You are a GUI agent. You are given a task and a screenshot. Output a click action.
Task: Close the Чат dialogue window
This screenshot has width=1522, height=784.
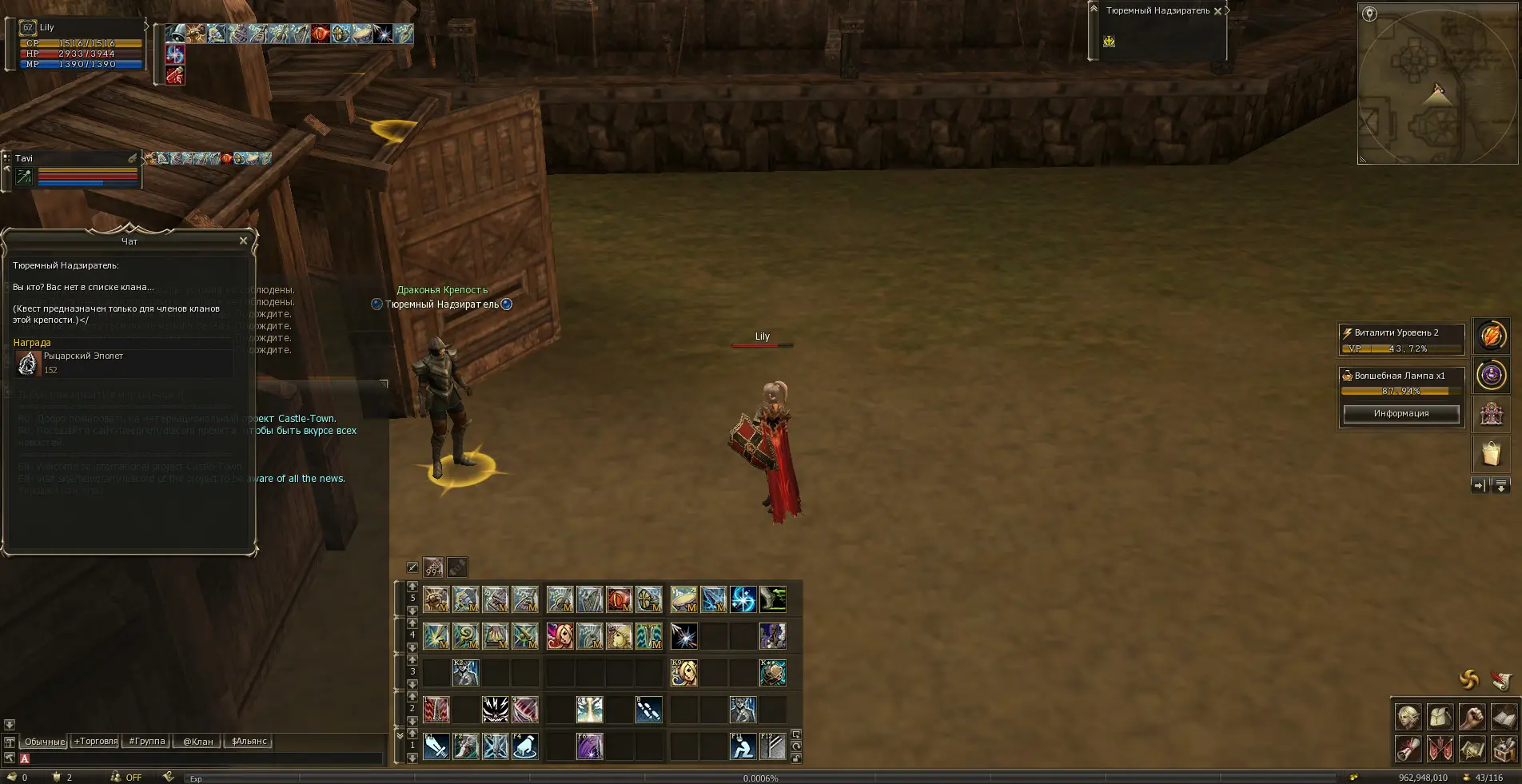tap(243, 241)
